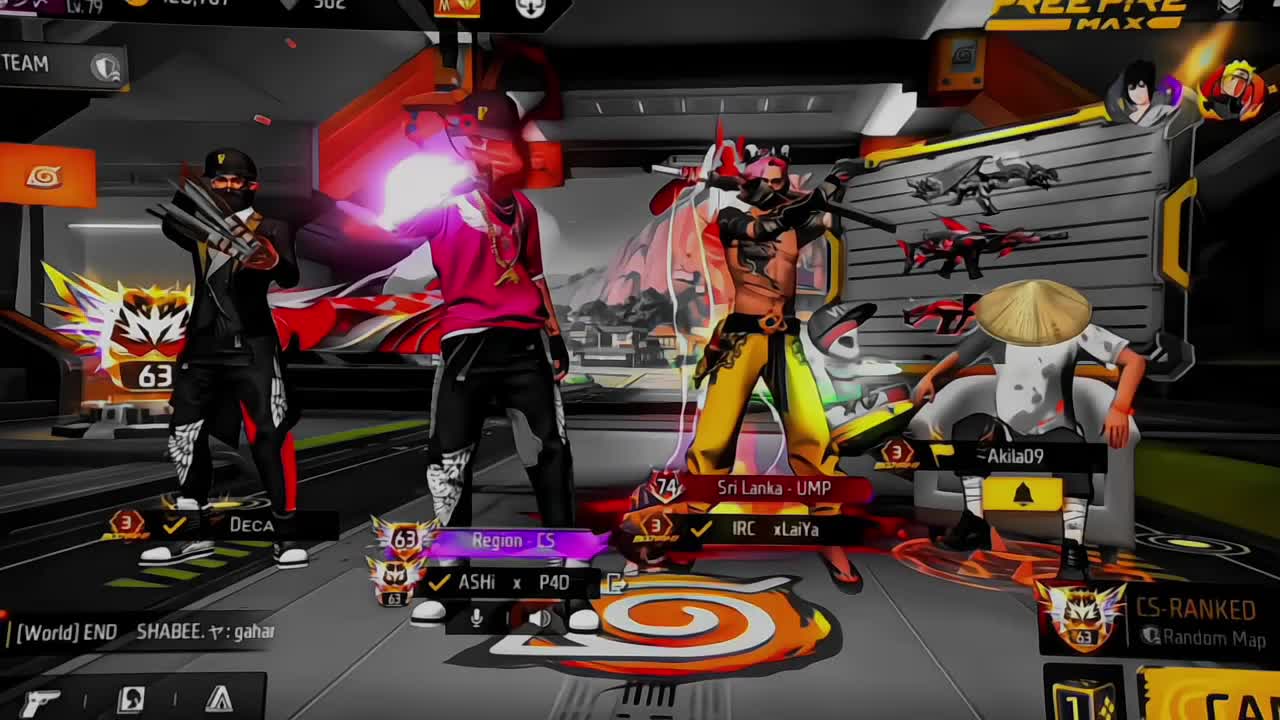This screenshot has width=1280, height=720.
Task: Click the leave squad icon beside ASHi
Action: click(x=616, y=584)
